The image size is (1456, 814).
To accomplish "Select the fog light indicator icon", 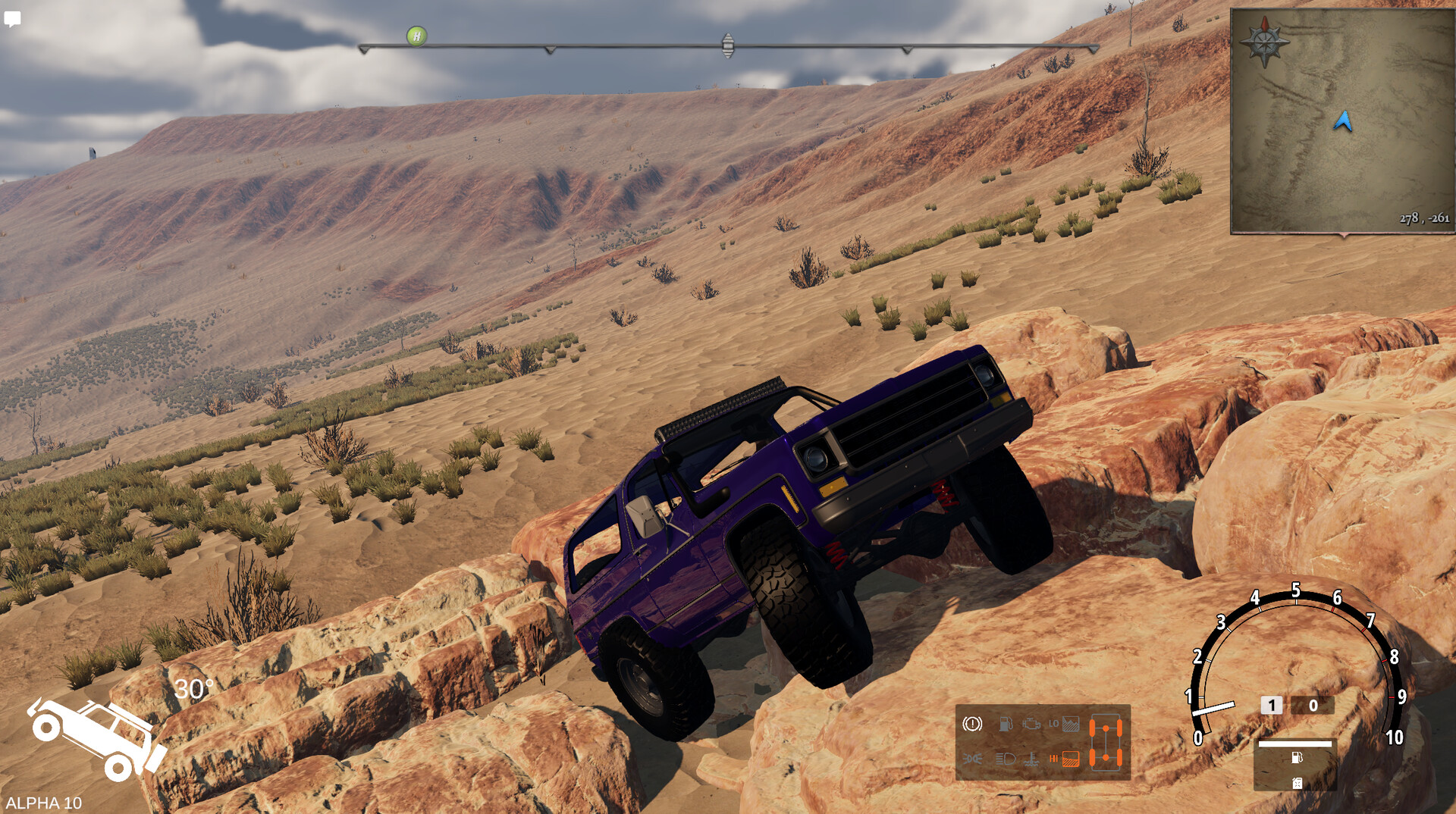I will (973, 759).
